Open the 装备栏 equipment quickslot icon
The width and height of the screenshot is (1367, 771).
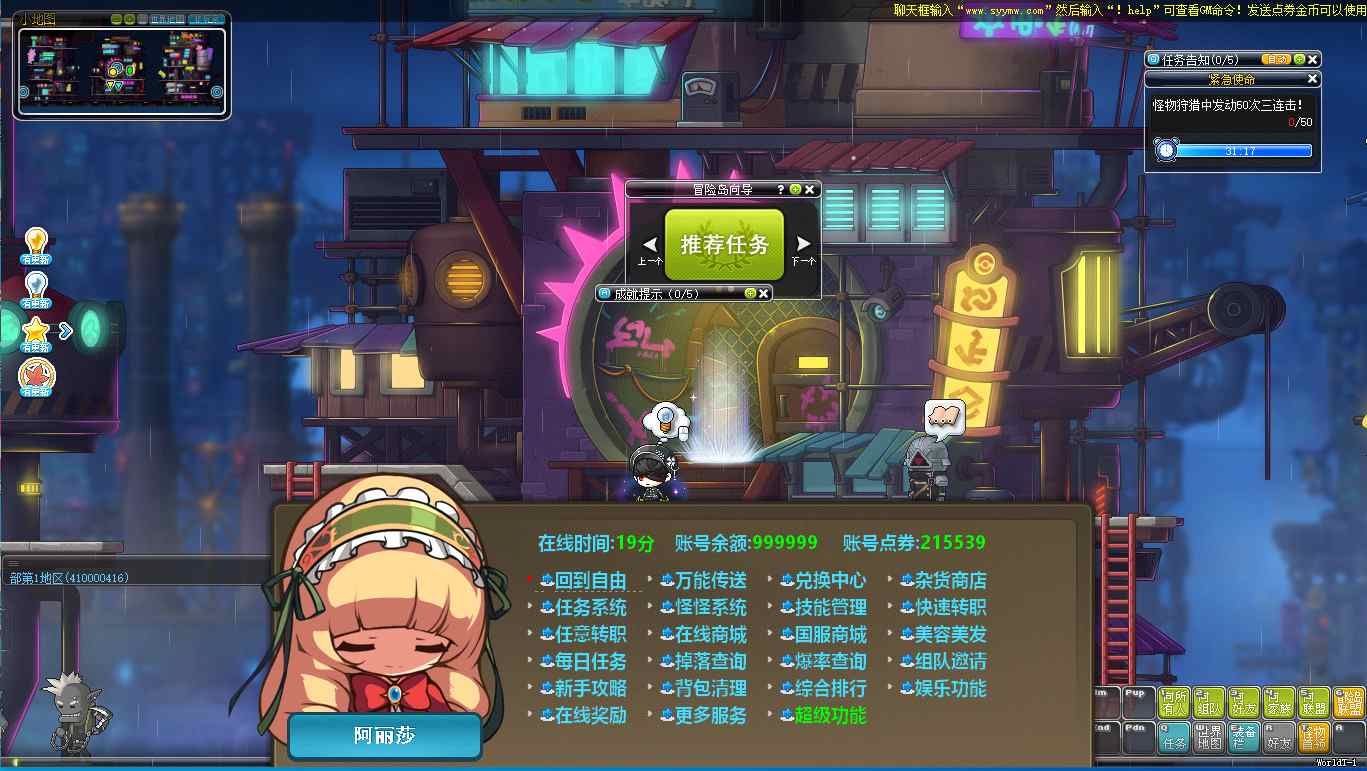tap(1242, 737)
